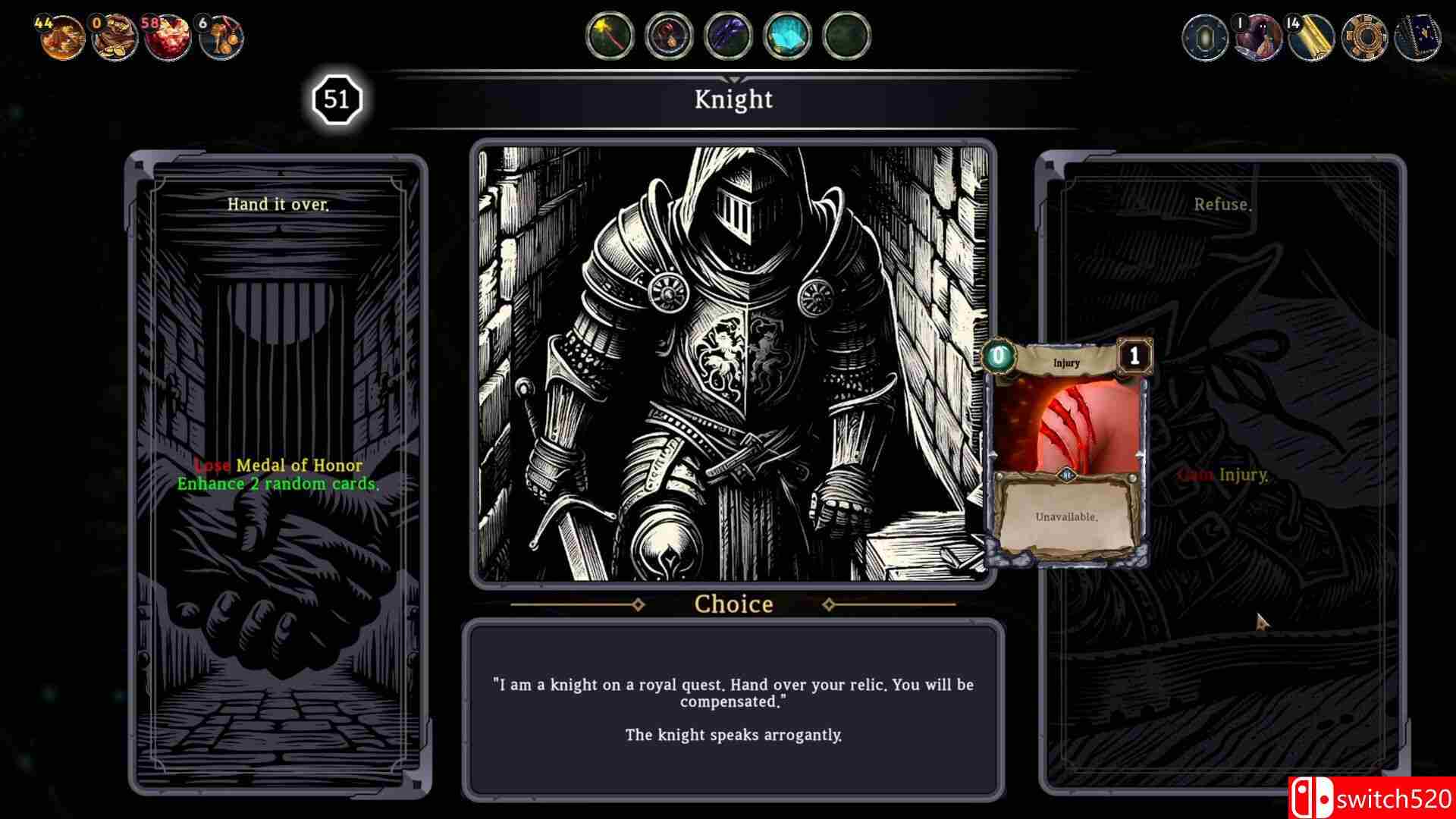The image size is (1456, 819).
Task: Click the red pendant relic slot
Action: pyautogui.click(x=669, y=36)
